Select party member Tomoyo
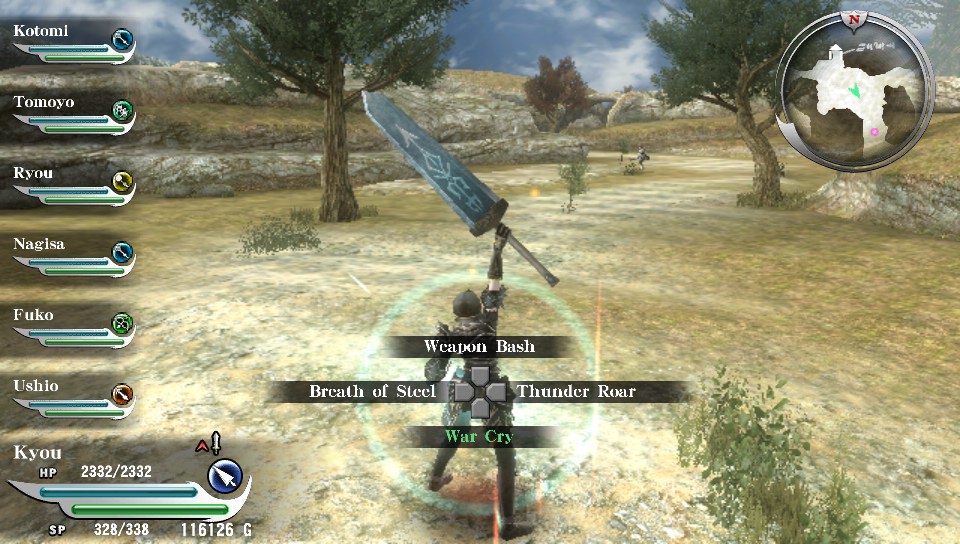 (x=44, y=102)
